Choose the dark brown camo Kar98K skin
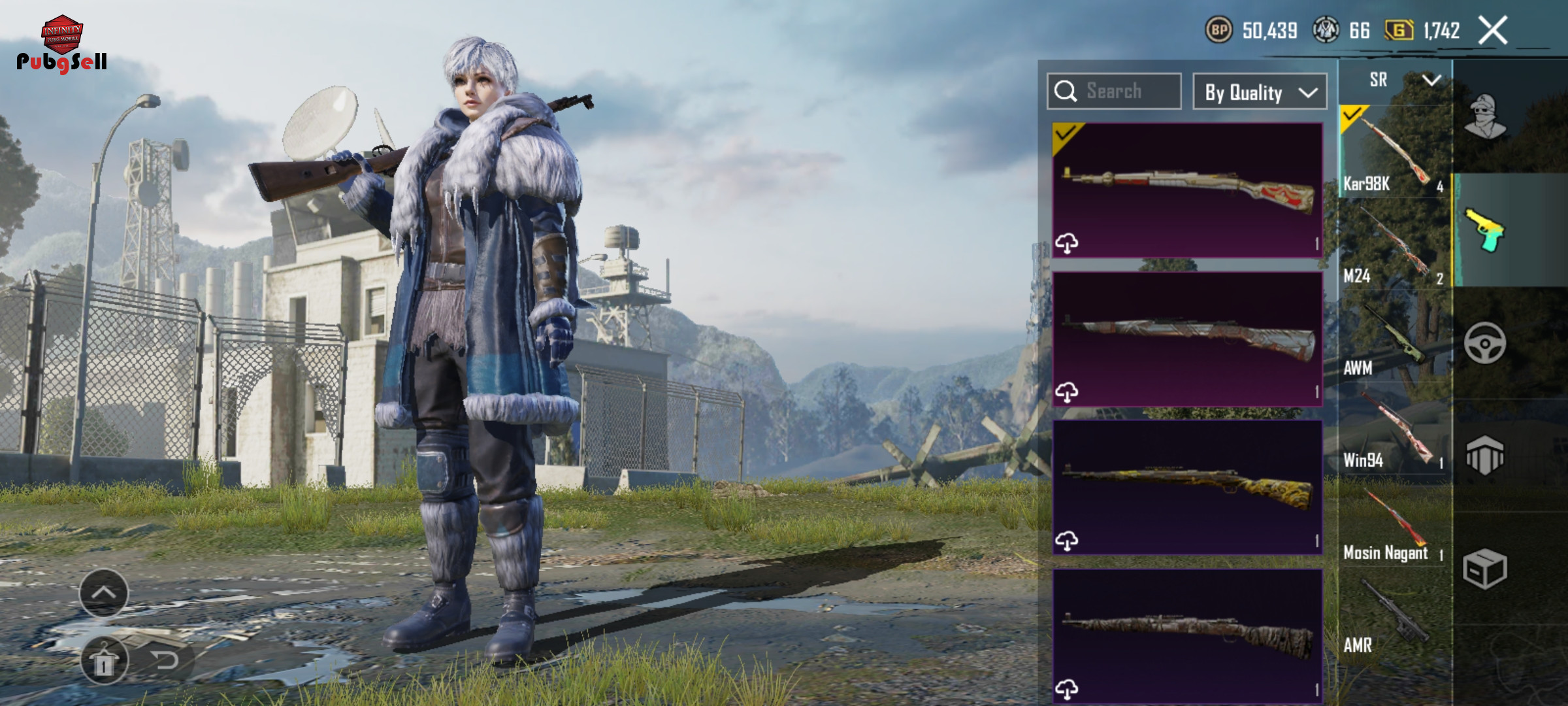This screenshot has height=706, width=1568. click(1187, 635)
